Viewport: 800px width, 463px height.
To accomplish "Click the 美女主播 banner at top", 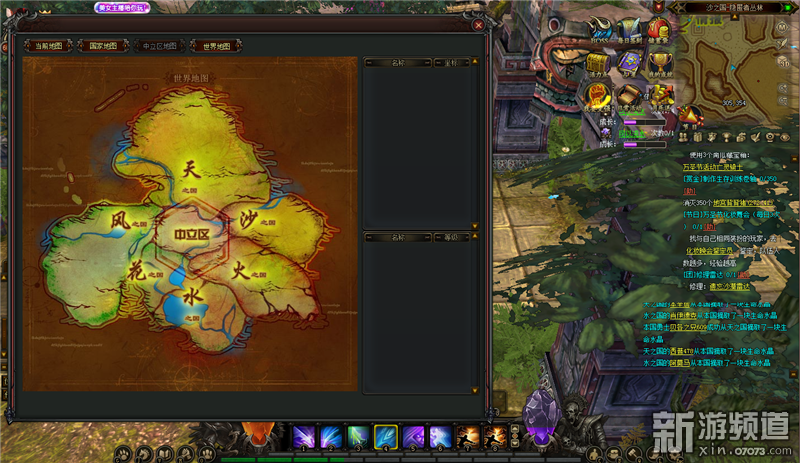I will coord(123,7).
